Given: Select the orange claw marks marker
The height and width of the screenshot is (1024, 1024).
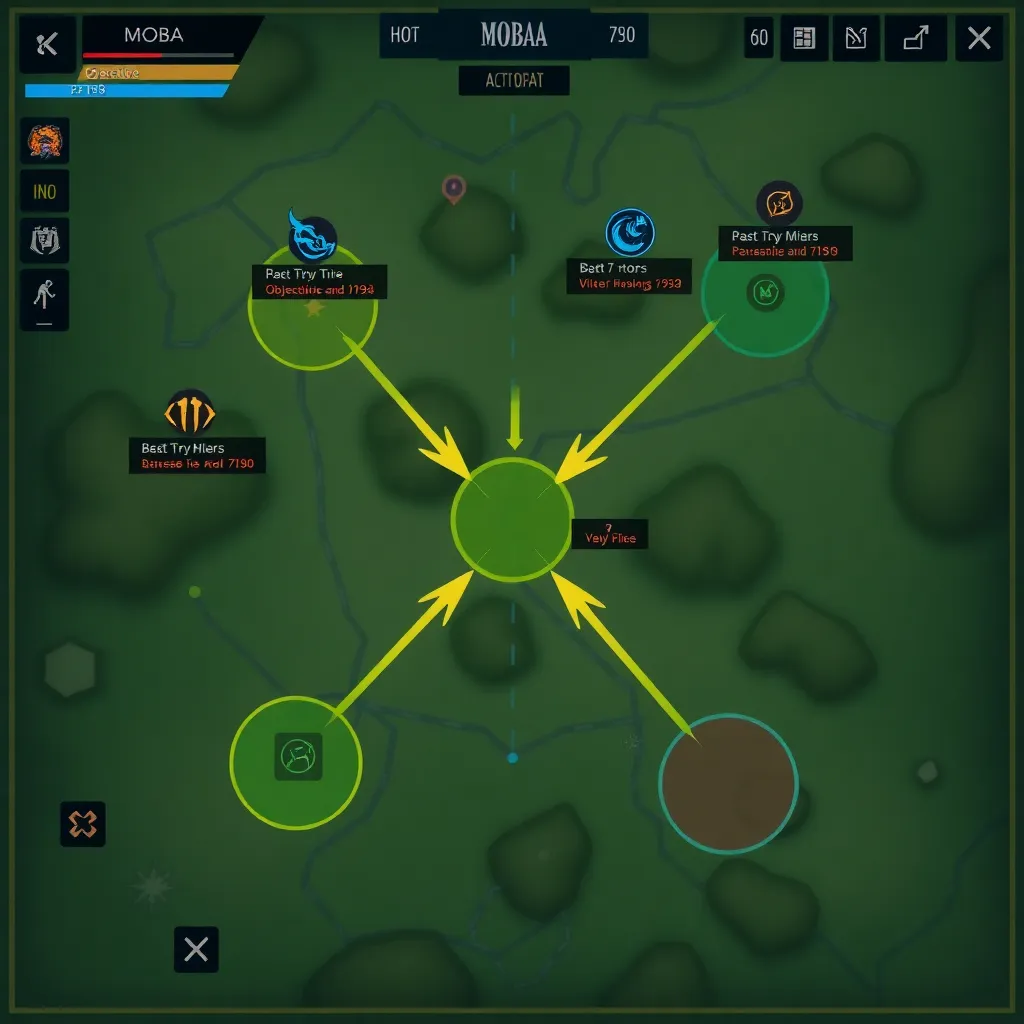Looking at the screenshot, I should coord(190,412).
